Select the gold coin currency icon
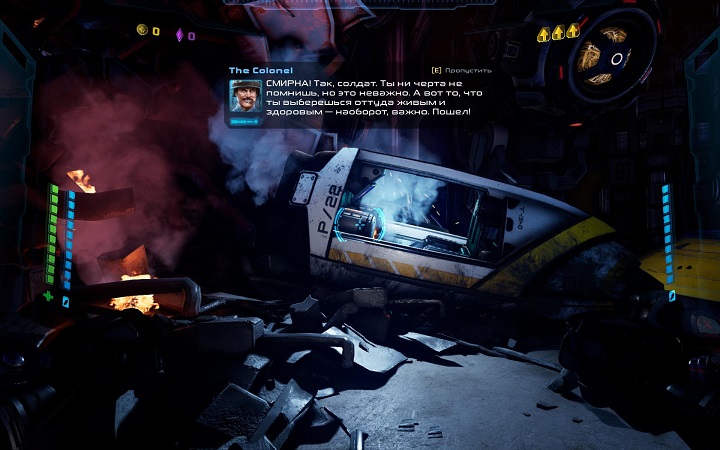The image size is (720, 450). coord(141,31)
